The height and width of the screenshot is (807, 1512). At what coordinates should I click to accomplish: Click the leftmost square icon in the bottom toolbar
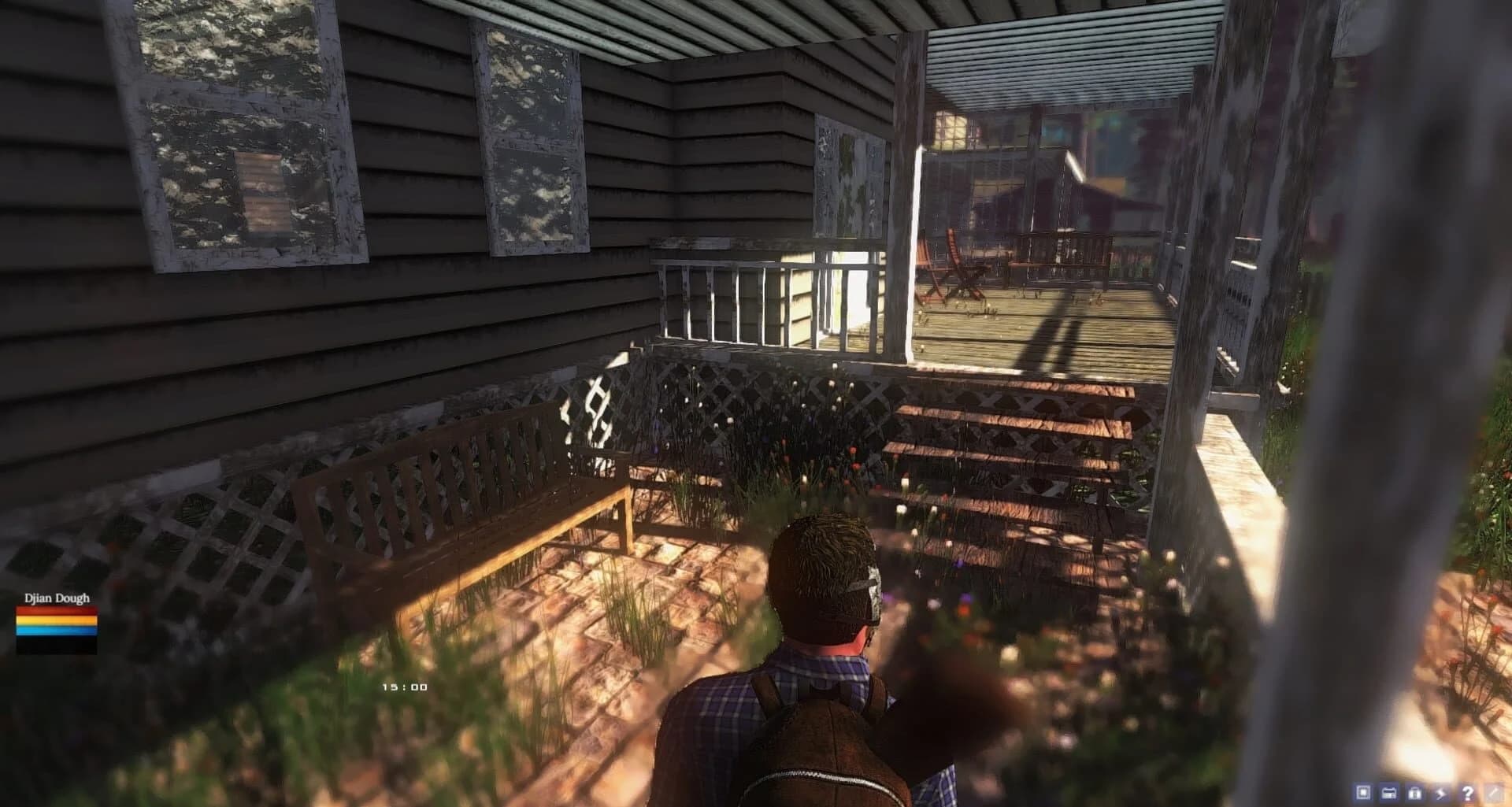(x=1363, y=793)
